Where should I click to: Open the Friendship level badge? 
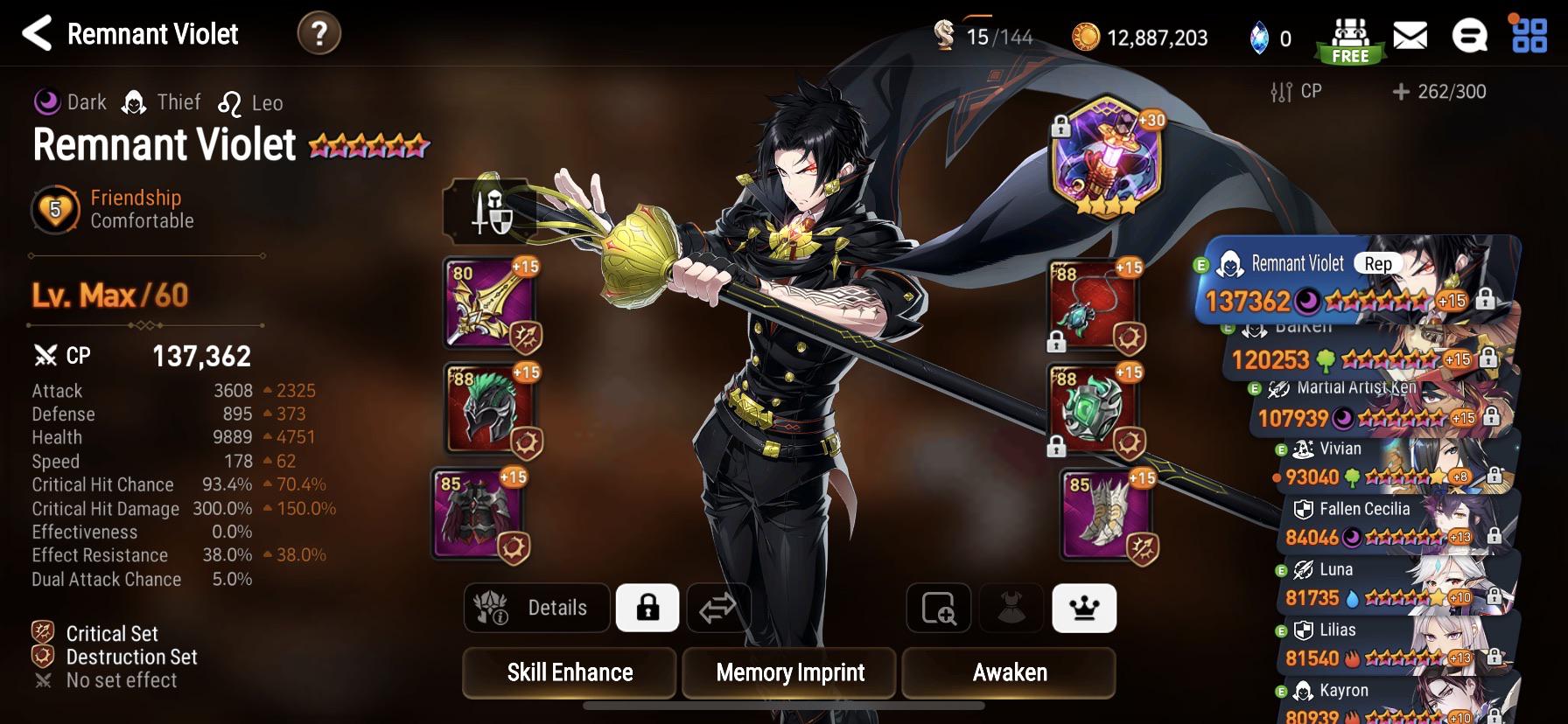54,210
